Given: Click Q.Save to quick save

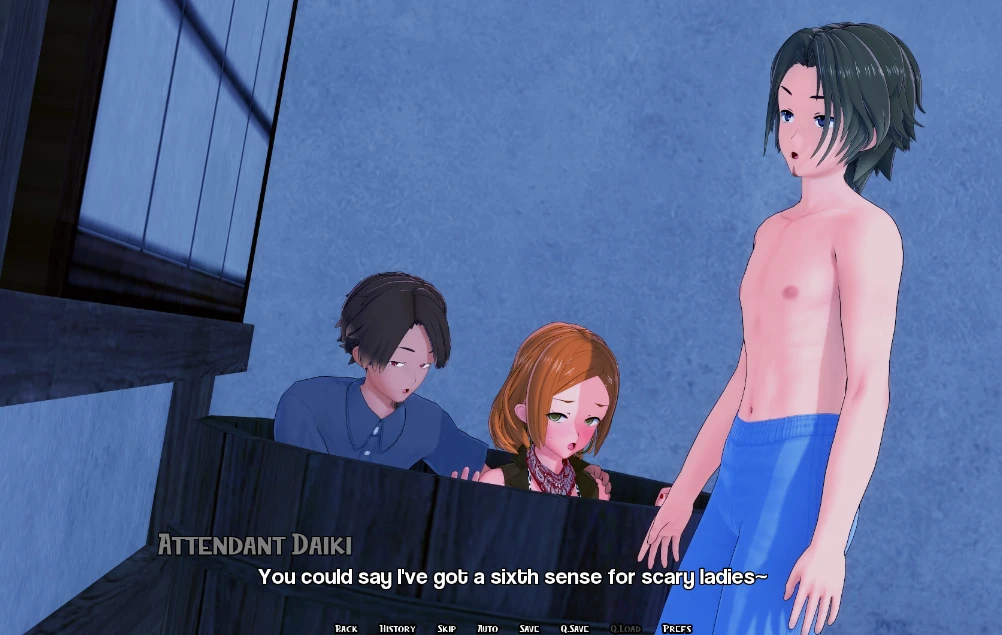Looking at the screenshot, I should click(574, 628).
